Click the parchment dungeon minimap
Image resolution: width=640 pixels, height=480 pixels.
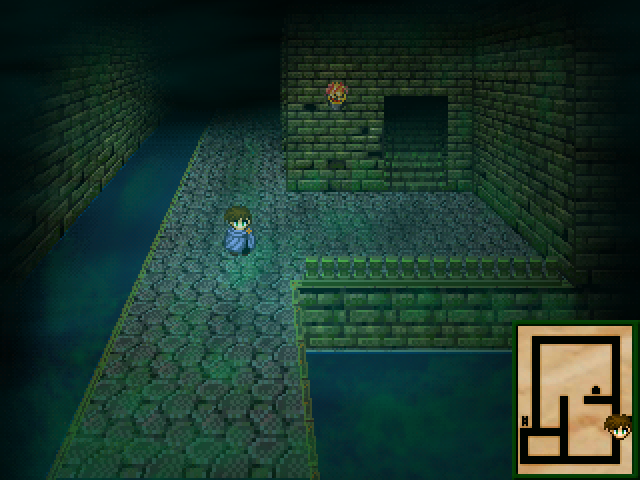(x=576, y=400)
